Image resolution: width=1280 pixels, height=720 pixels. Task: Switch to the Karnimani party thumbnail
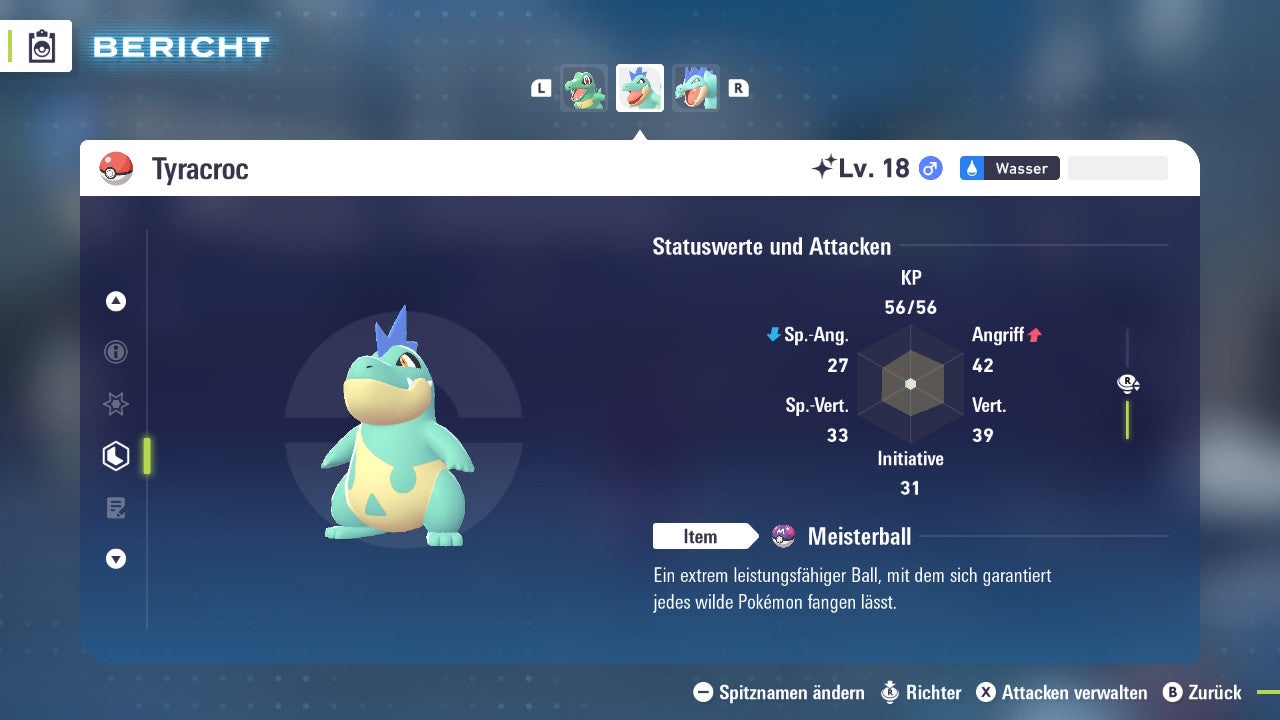tap(583, 87)
